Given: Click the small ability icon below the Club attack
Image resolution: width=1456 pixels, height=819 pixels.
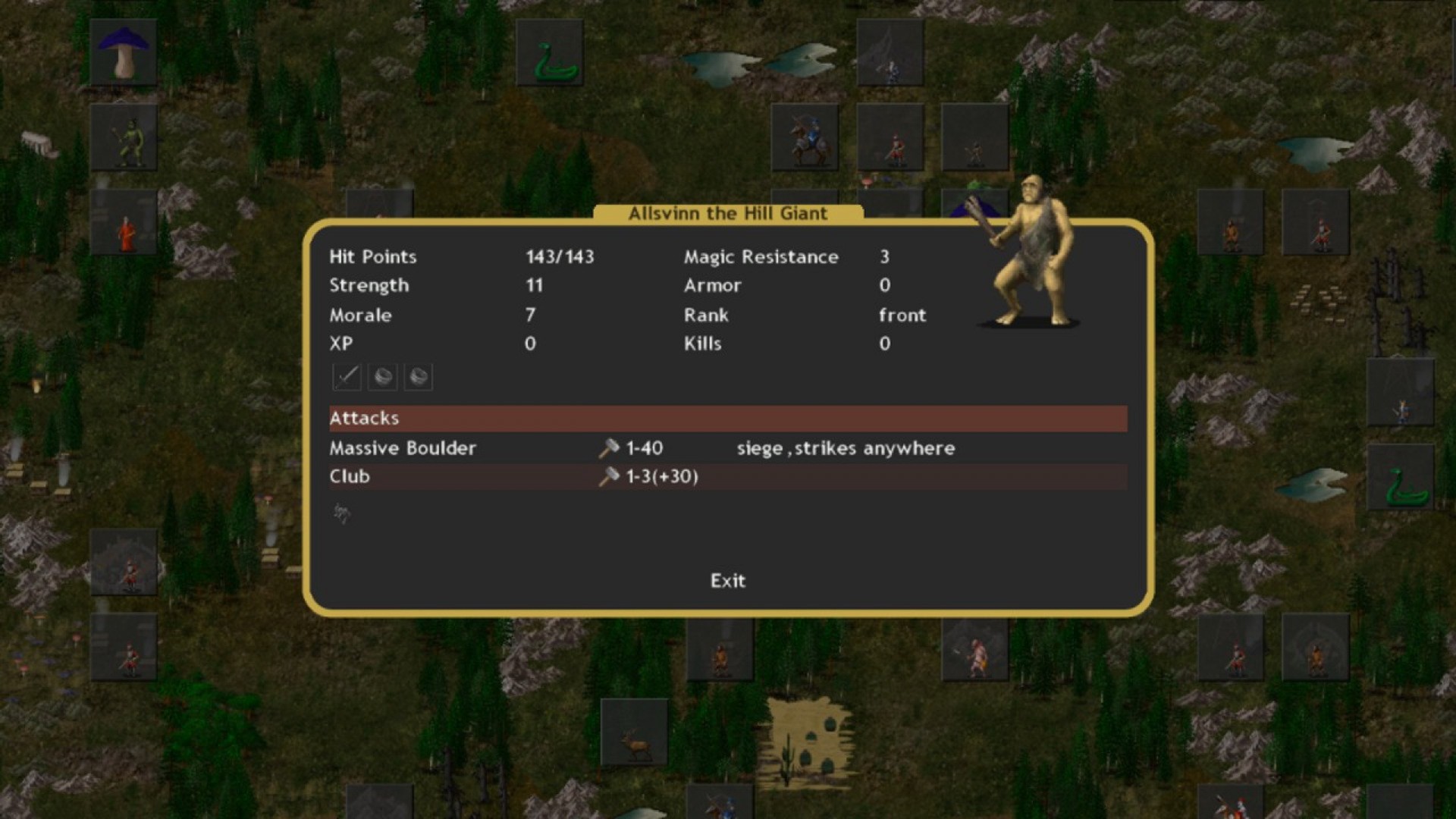Looking at the screenshot, I should pos(340,513).
